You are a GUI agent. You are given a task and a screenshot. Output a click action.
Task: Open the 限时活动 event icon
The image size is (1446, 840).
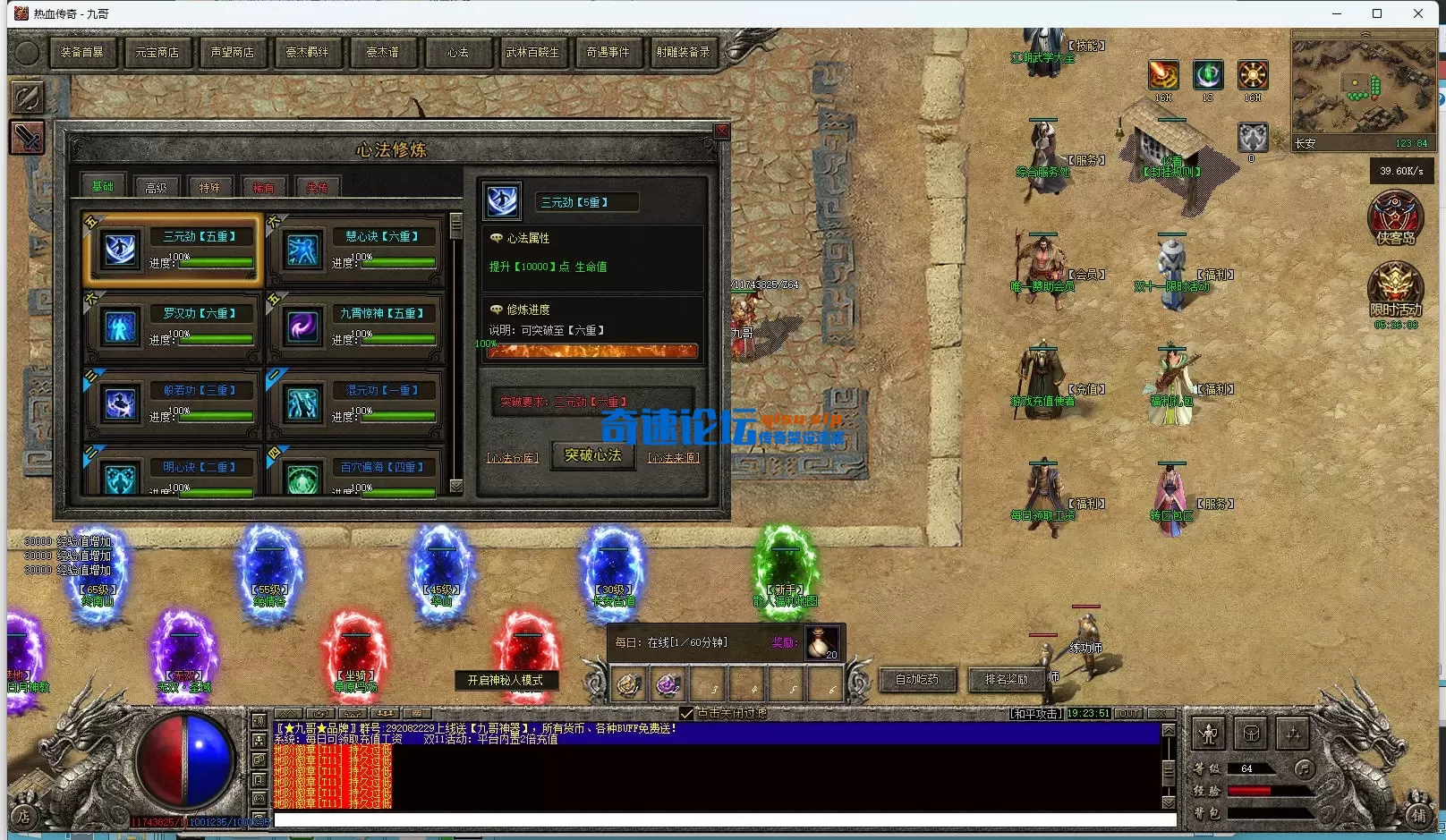tap(1395, 290)
